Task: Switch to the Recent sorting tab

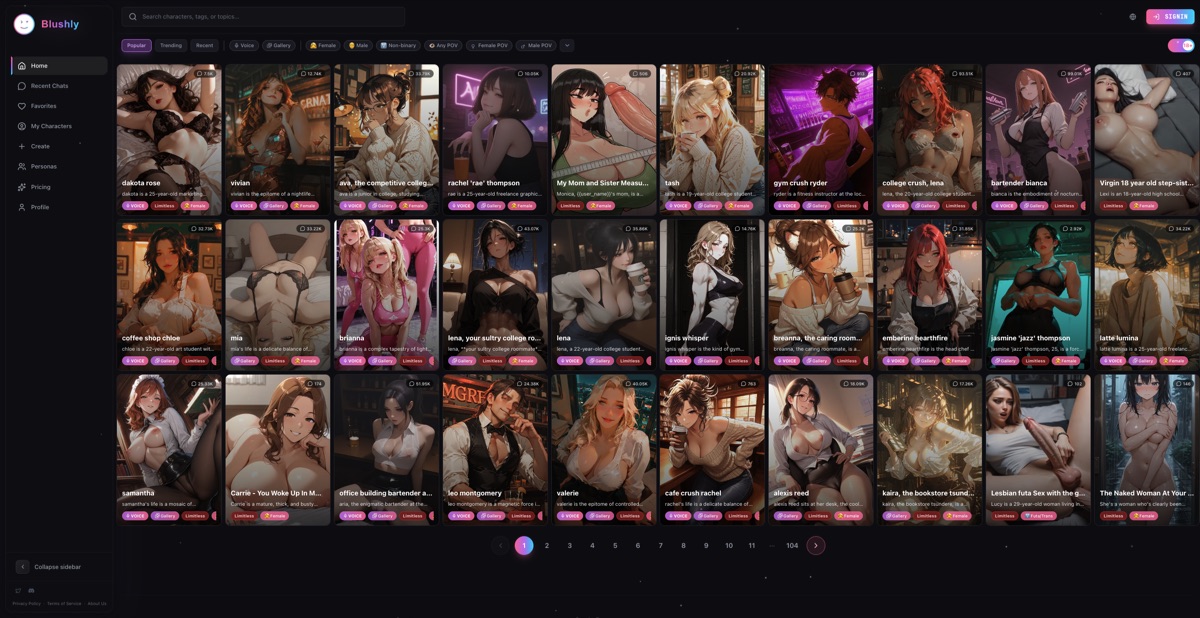Action: coord(204,45)
